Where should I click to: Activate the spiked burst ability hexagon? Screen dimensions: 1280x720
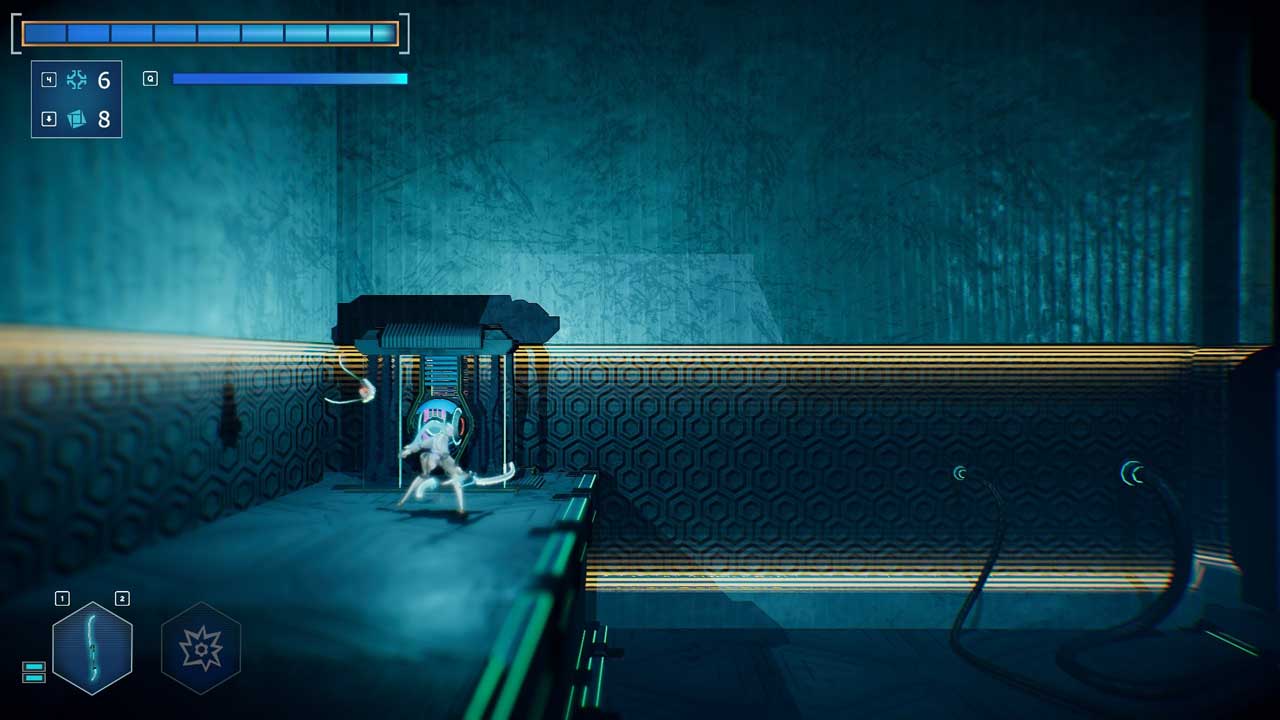[201, 648]
